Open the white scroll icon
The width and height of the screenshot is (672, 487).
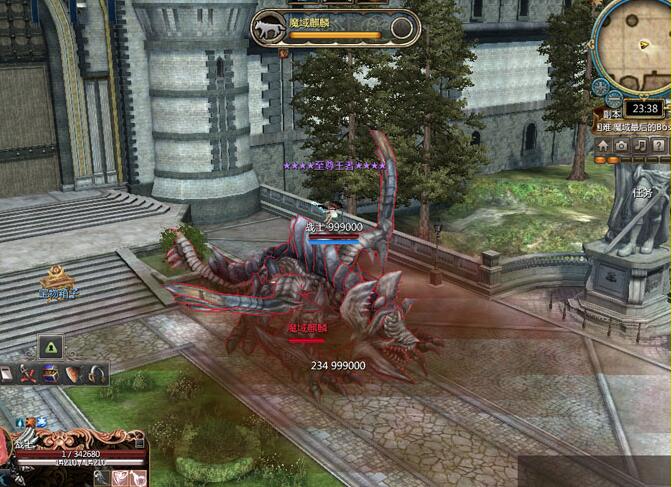pos(7,373)
